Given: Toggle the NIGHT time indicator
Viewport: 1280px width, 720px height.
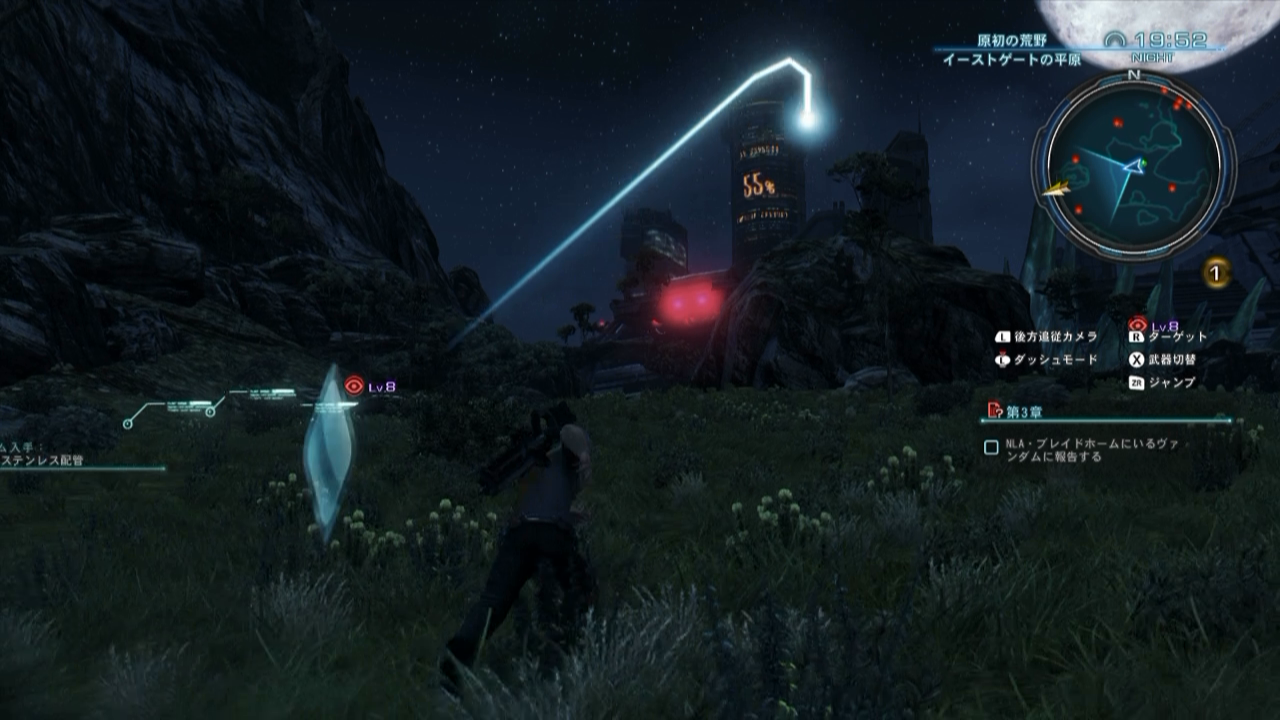Looking at the screenshot, I should tap(1154, 55).
